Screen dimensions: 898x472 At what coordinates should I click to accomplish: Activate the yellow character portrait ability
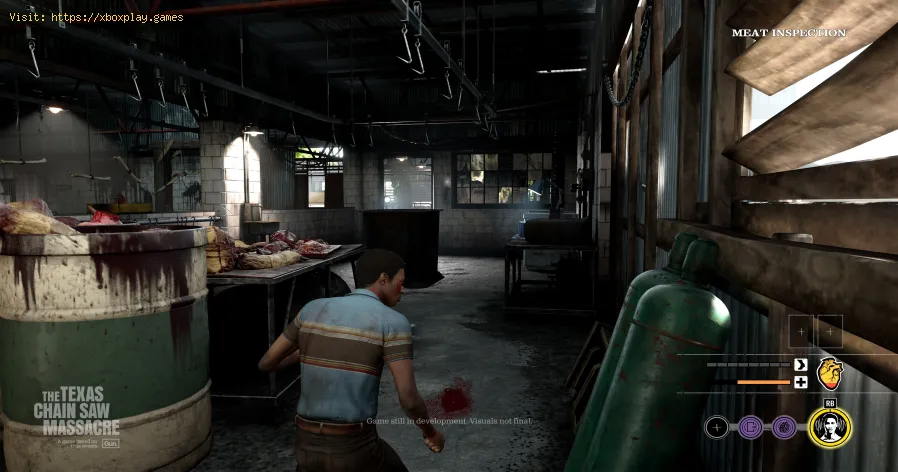pos(829,427)
